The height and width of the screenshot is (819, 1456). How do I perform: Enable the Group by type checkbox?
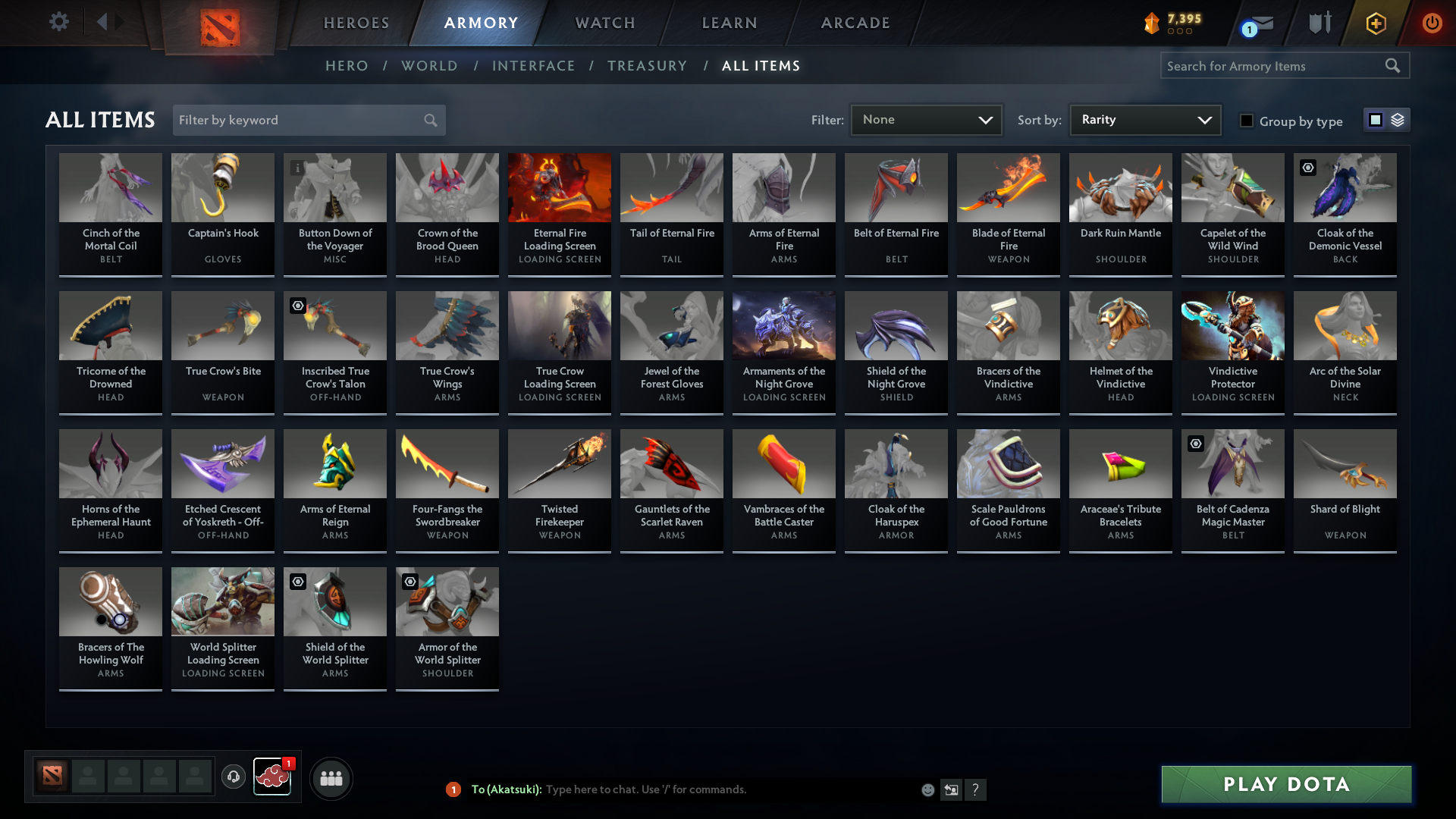pos(1247,121)
